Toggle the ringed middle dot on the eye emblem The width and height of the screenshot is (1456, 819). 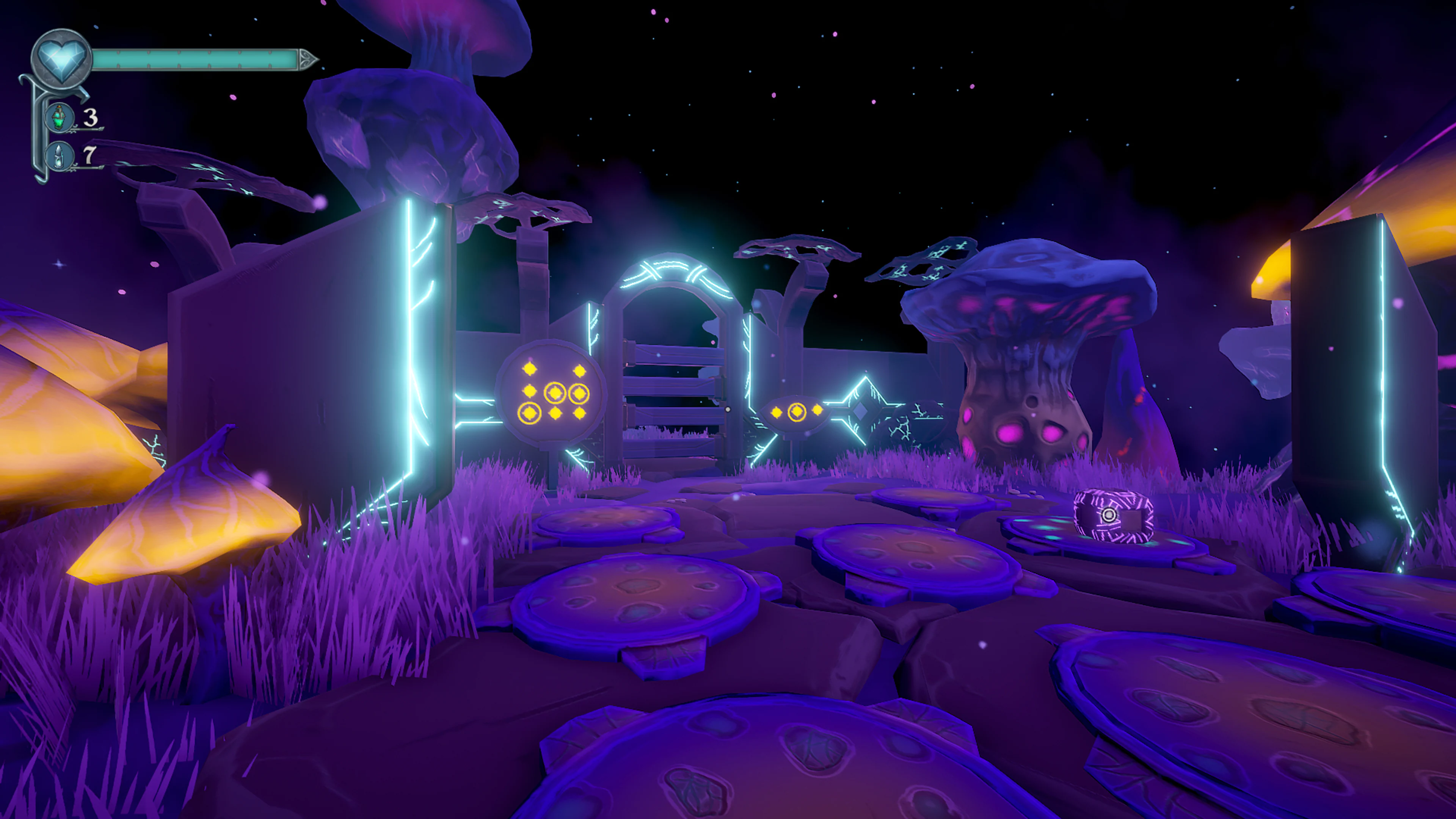point(797,413)
